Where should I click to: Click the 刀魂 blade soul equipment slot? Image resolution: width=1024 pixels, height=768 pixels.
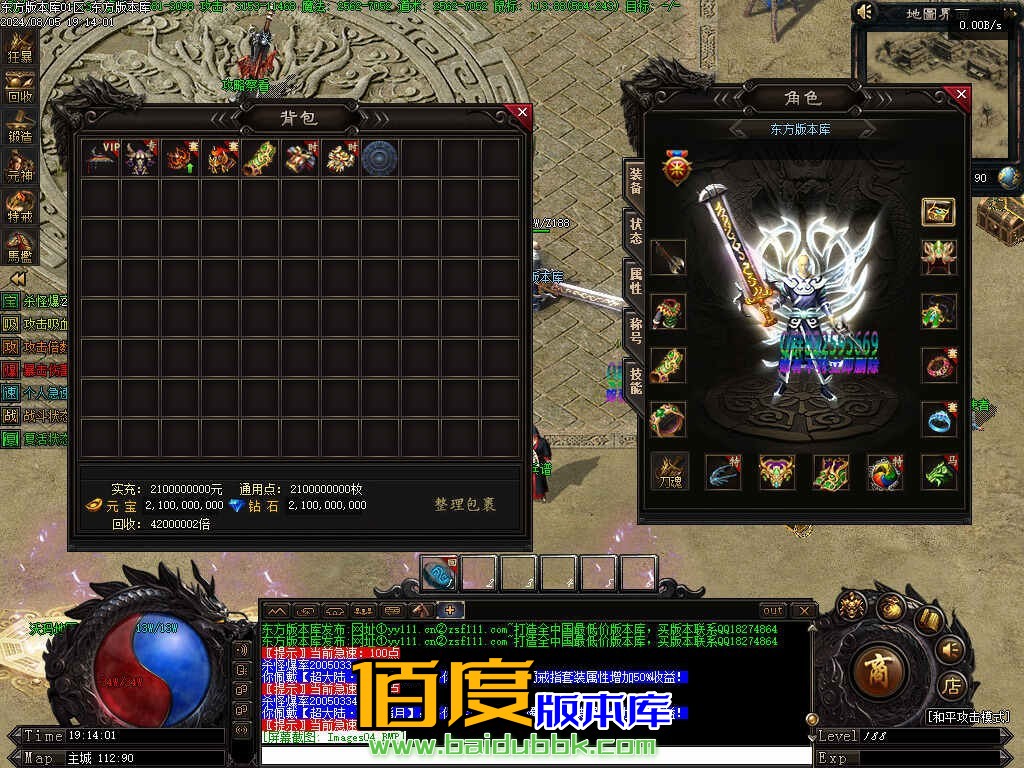pos(669,471)
